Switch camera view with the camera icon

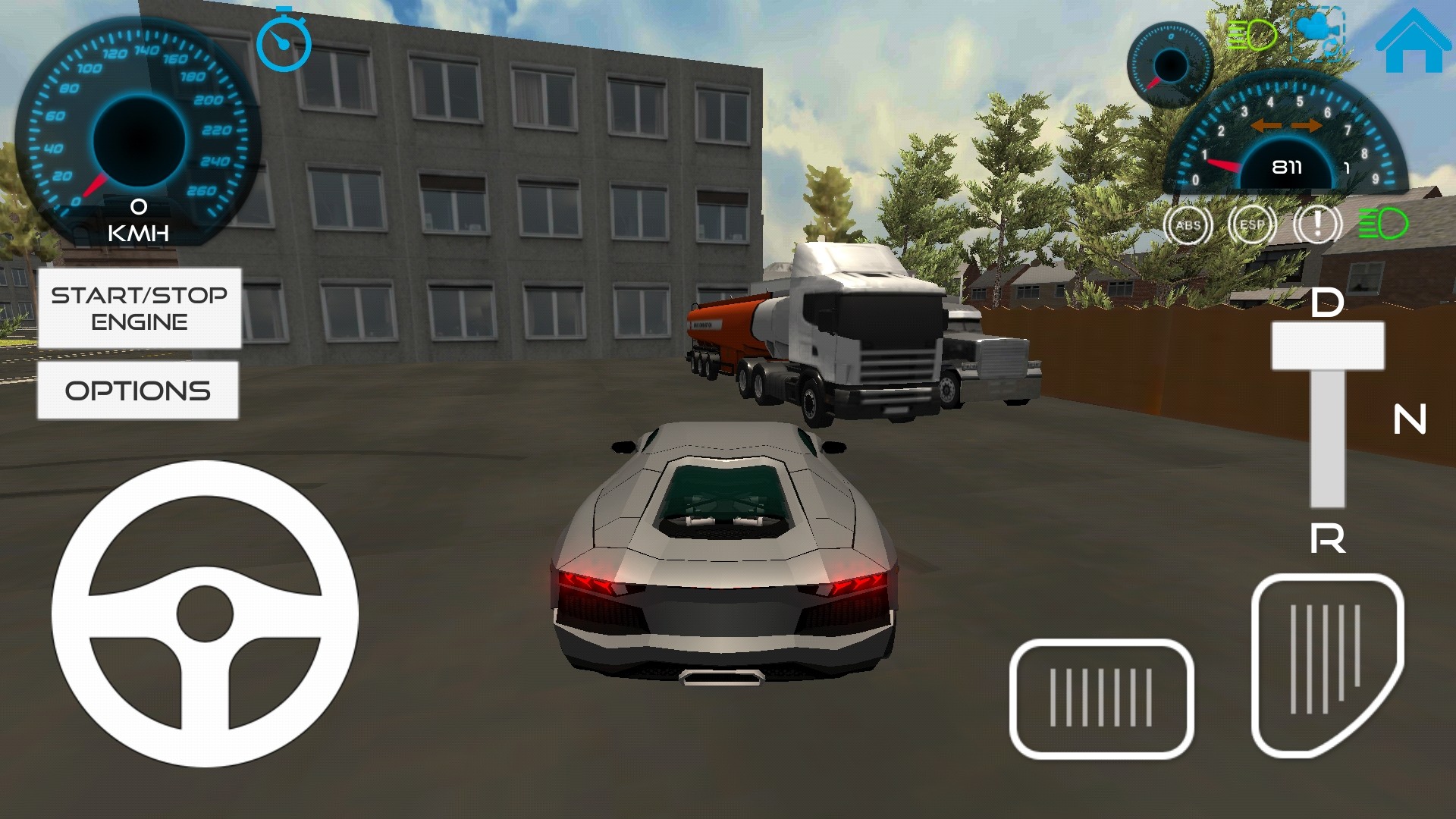[x=1318, y=34]
